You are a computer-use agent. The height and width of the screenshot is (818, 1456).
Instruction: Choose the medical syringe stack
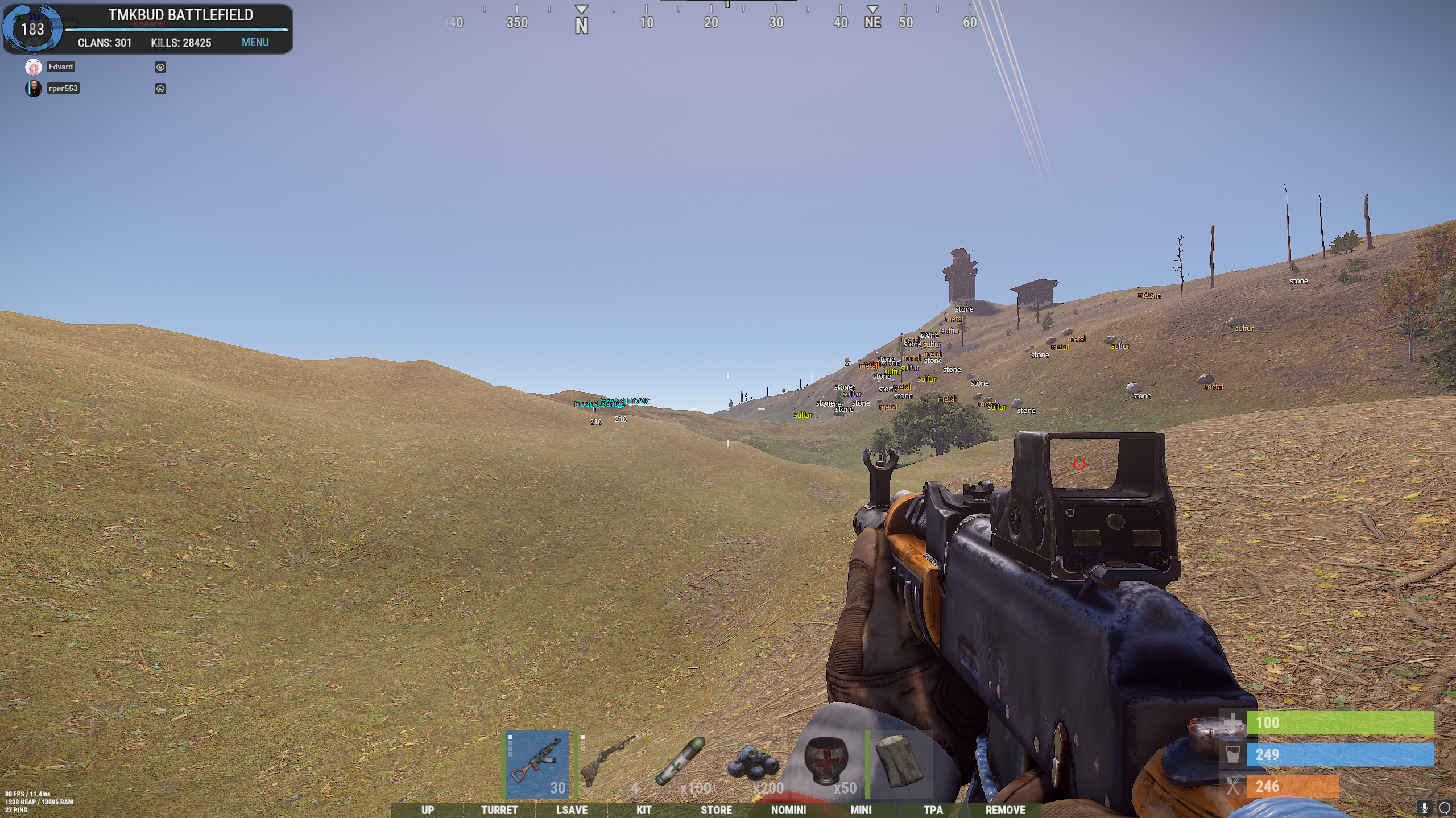coord(681,764)
